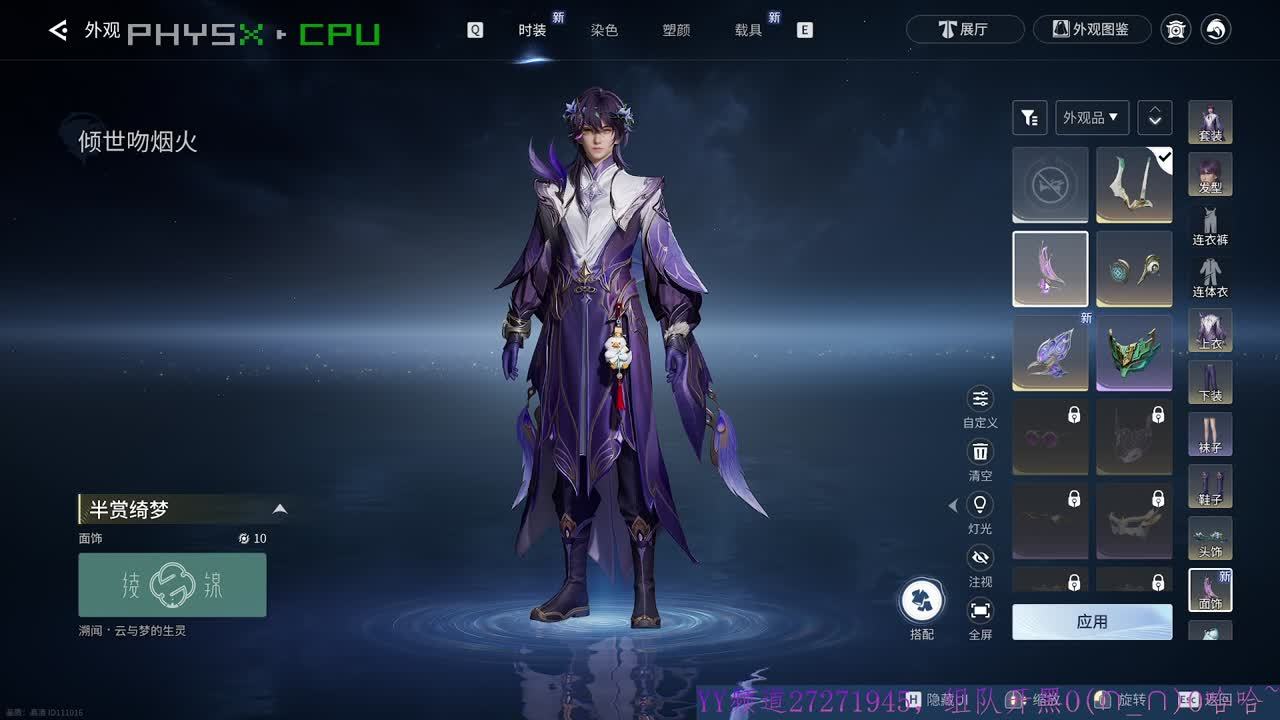The height and width of the screenshot is (720, 1280).
Task: Switch to the 塑颜 tab
Action: tap(676, 30)
